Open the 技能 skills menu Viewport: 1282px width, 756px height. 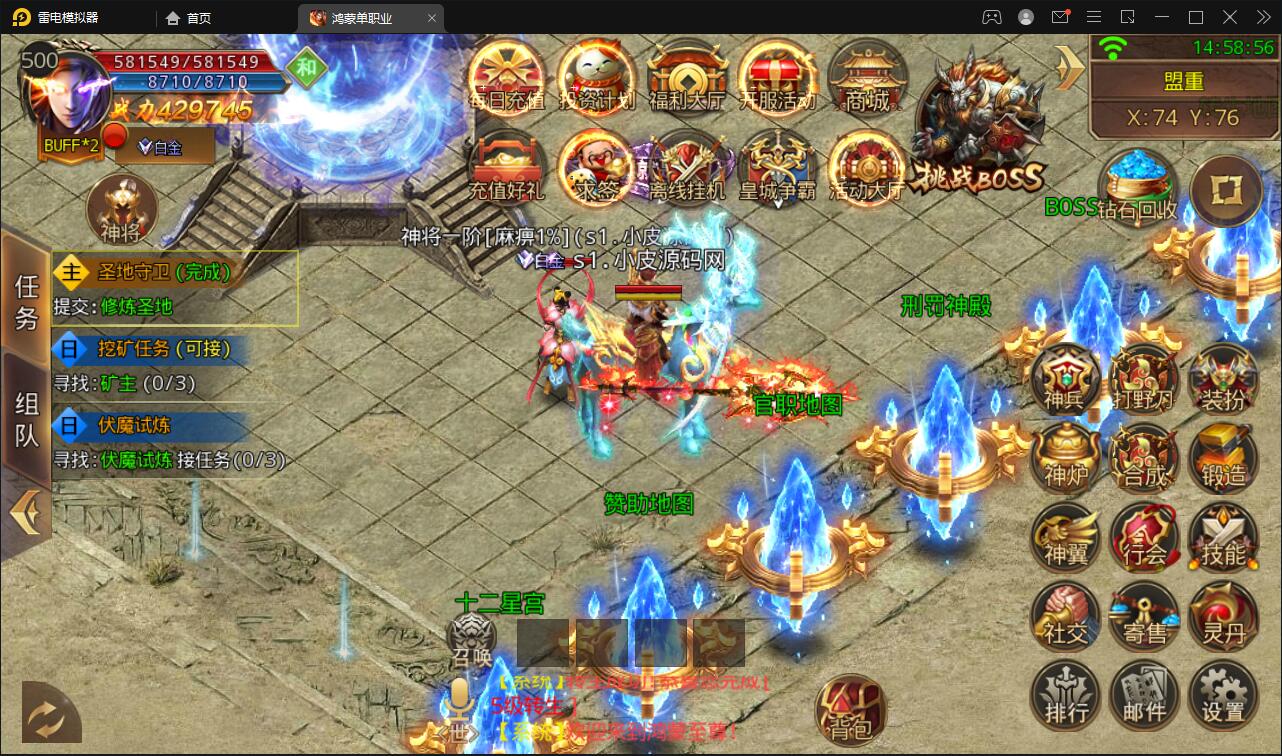[x=1223, y=536]
